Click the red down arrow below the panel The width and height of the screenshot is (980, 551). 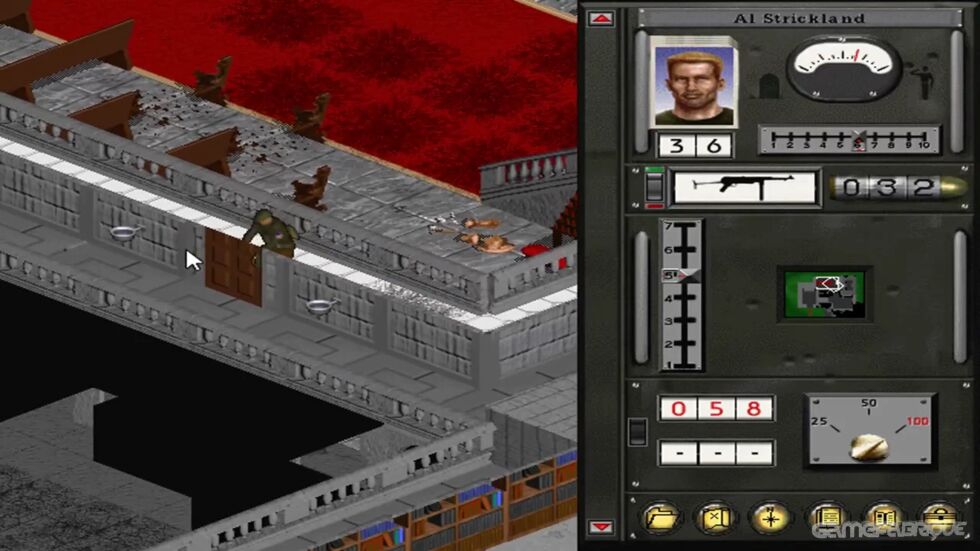[601, 527]
